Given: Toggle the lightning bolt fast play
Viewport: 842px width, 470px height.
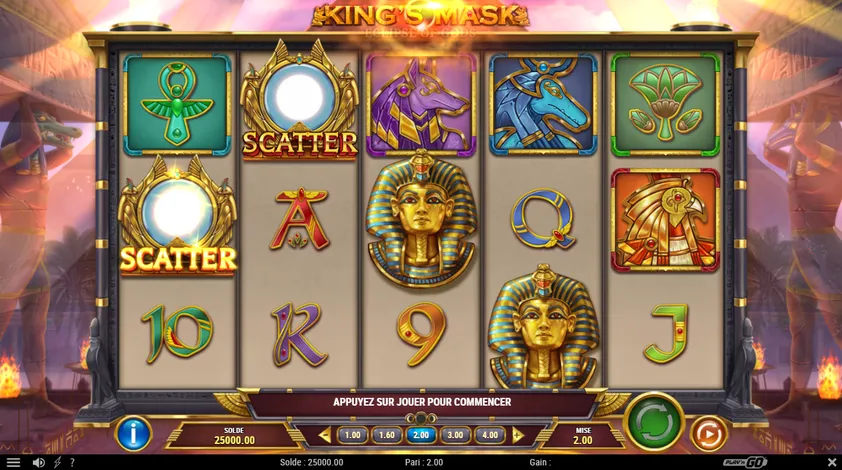Looking at the screenshot, I should (57, 462).
